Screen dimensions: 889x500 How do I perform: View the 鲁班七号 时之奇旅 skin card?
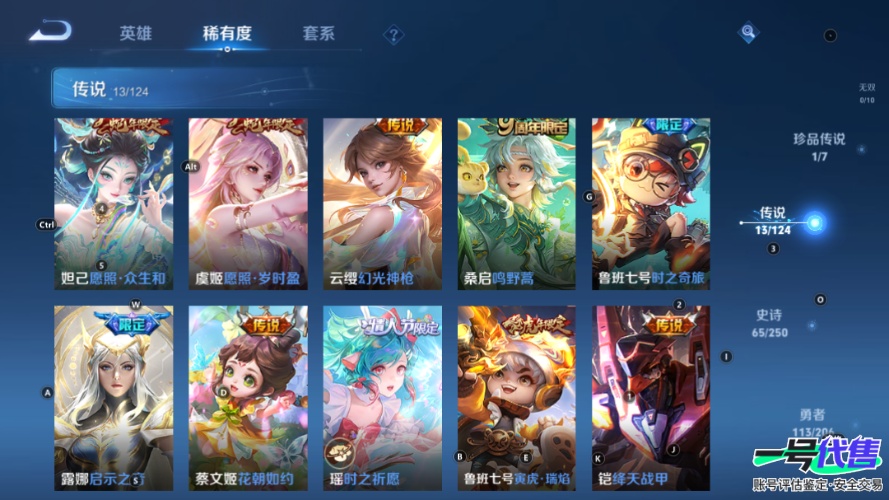(x=651, y=204)
